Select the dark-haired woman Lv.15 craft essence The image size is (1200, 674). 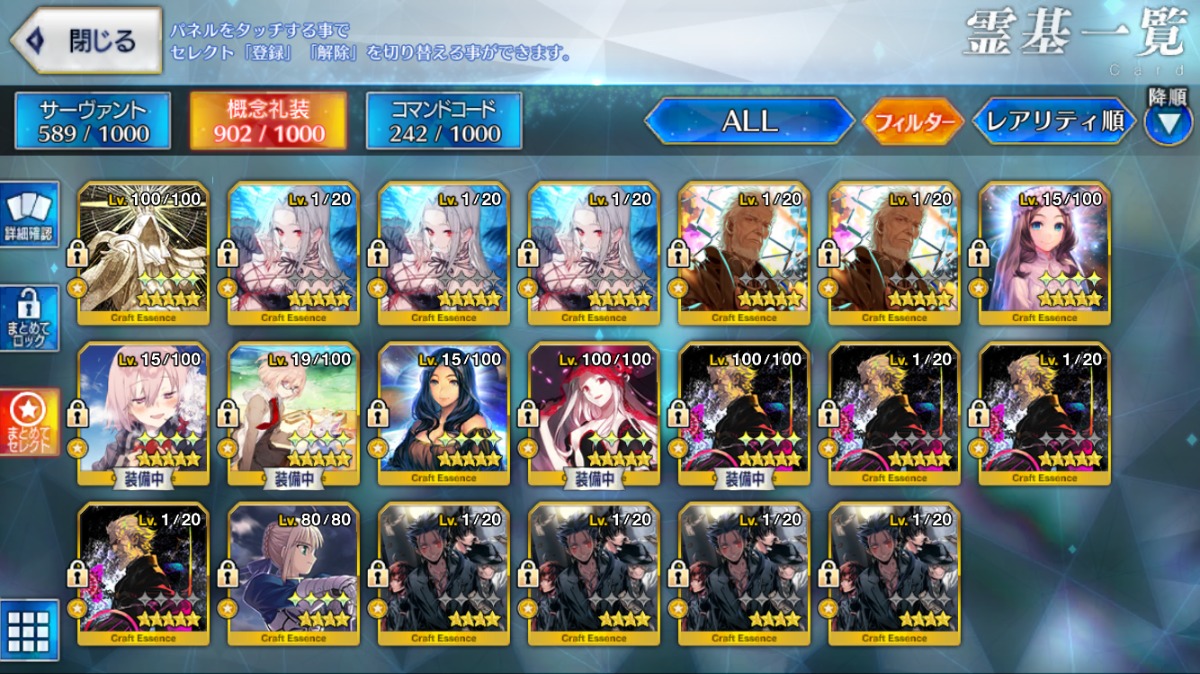444,412
